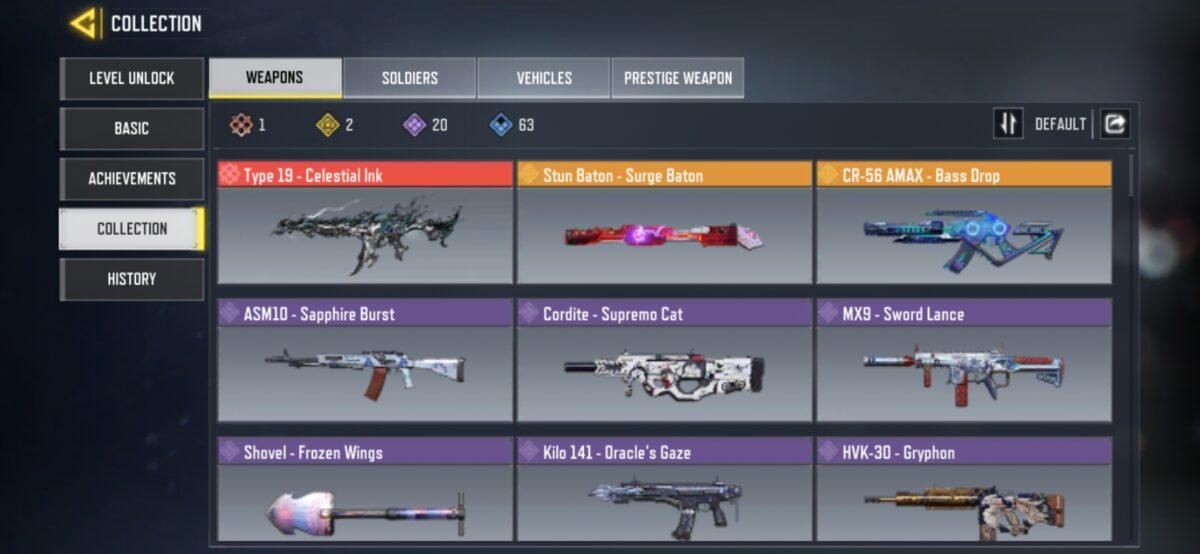The height and width of the screenshot is (554, 1200).
Task: Switch to the Vehicles tab
Action: [544, 78]
